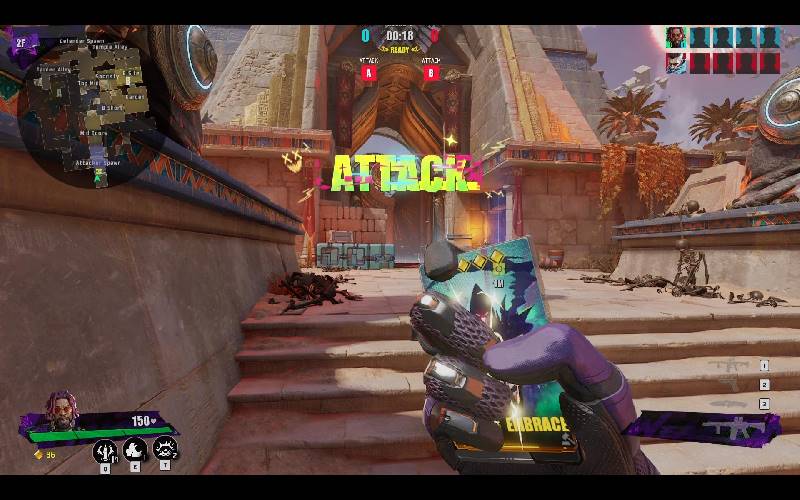800x500 pixels.
Task: Select the red-framed enemy portrait
Action: [x=678, y=62]
